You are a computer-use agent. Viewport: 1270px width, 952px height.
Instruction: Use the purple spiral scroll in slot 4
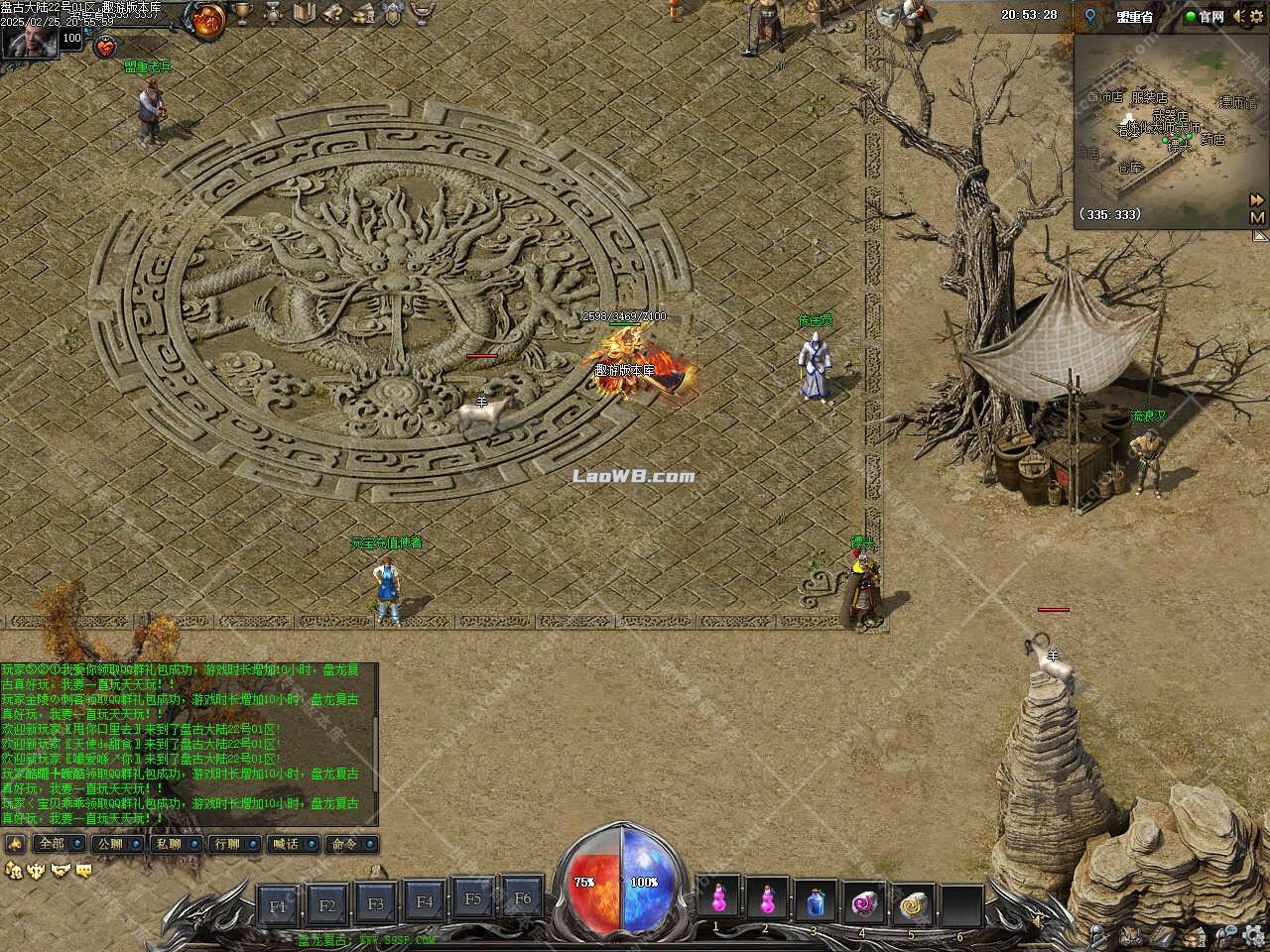click(x=864, y=901)
